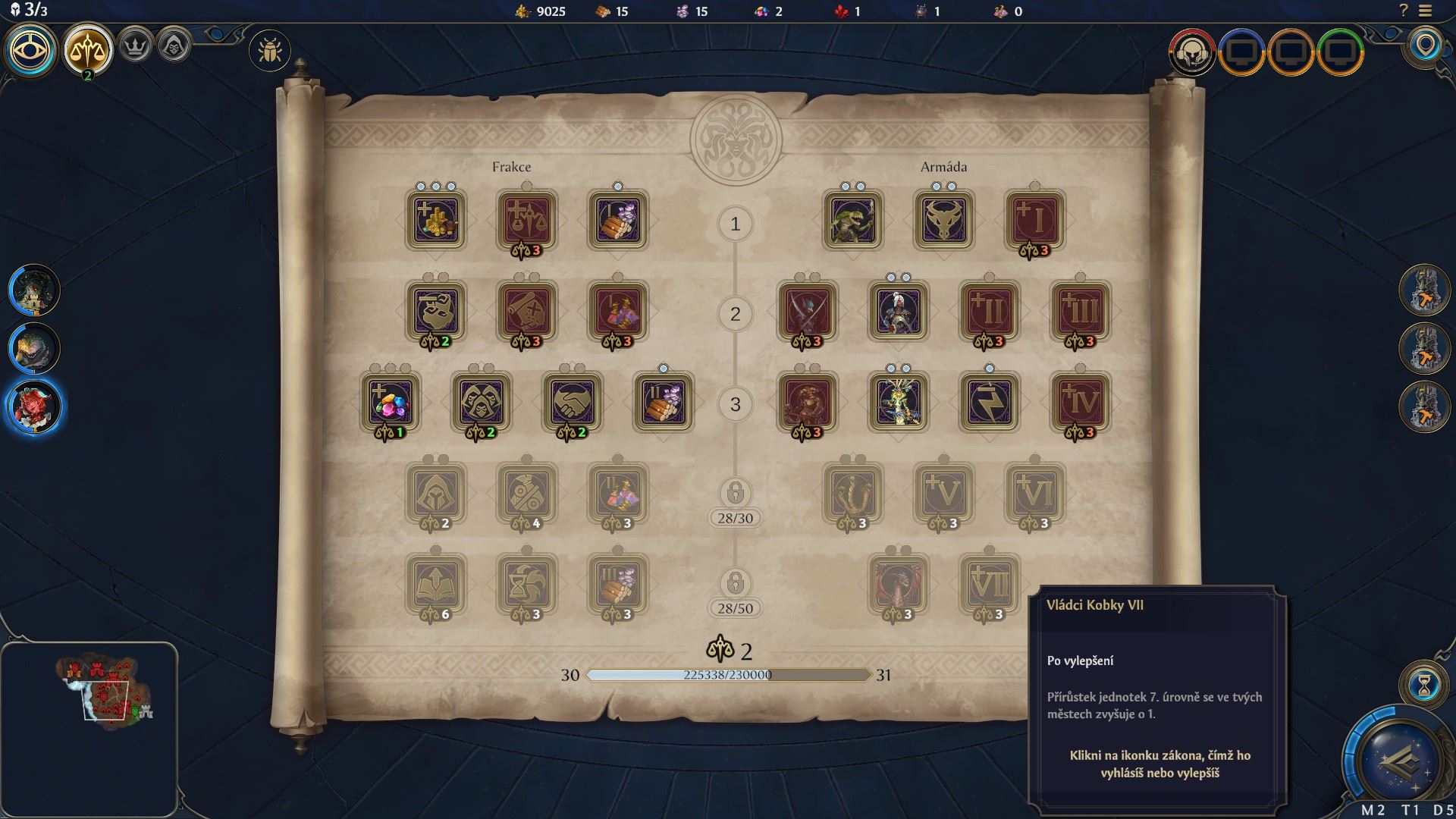Switch to the eye overview tab
Screen dimensions: 1456x819
point(31,50)
